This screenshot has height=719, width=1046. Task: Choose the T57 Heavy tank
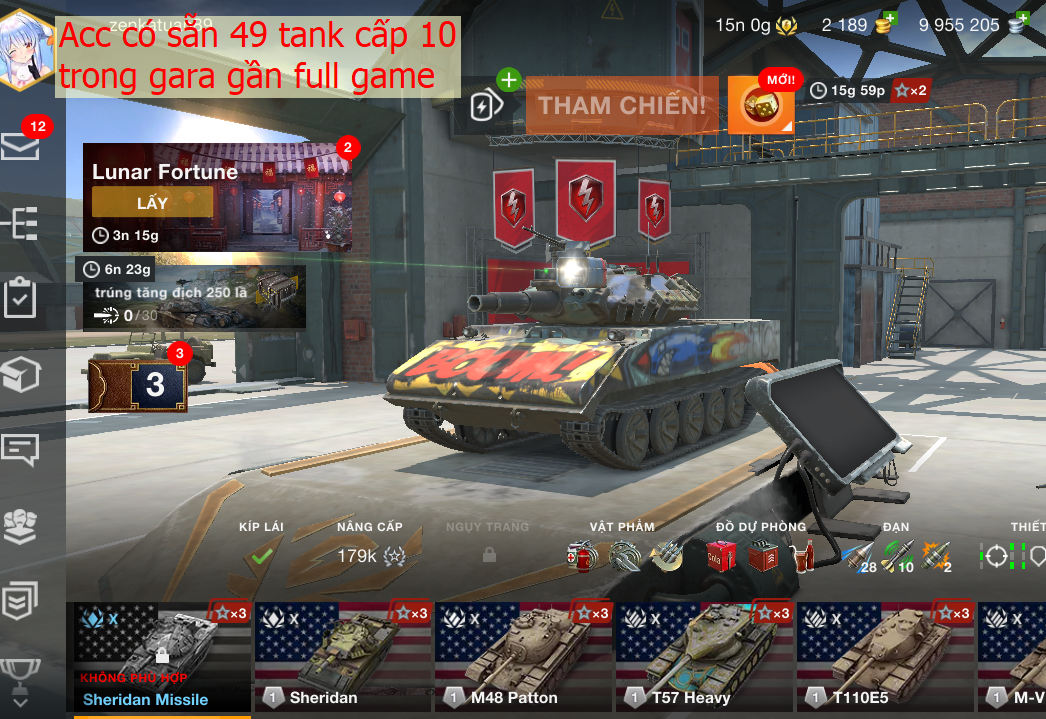(704, 655)
